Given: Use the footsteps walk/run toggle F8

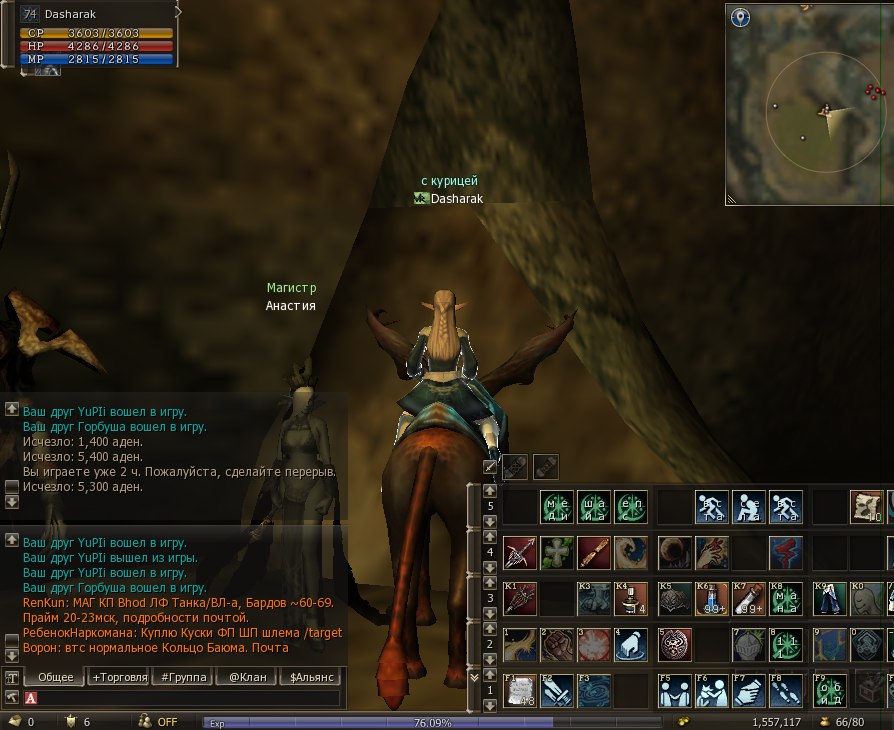Looking at the screenshot, I should 787,691.
